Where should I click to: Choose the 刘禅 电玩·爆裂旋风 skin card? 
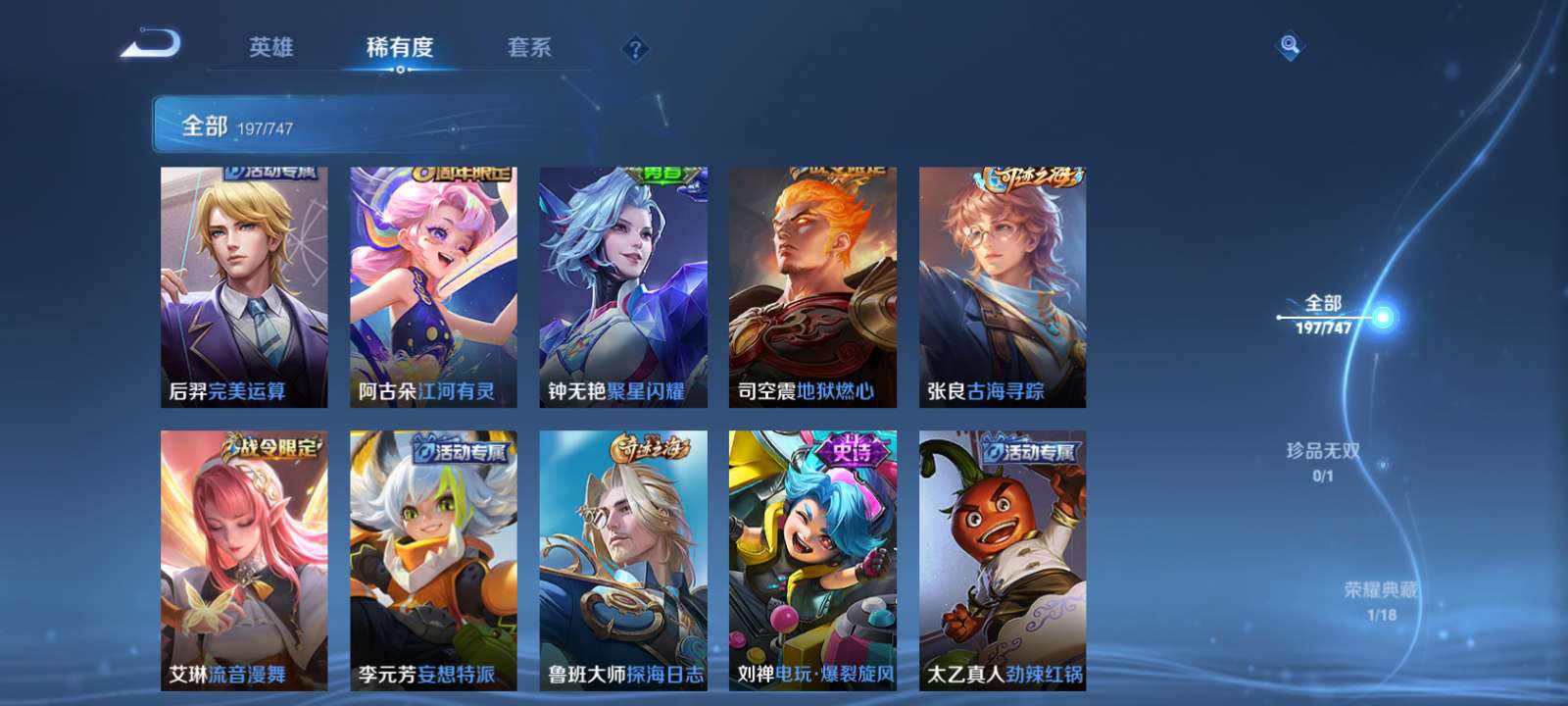(x=812, y=560)
